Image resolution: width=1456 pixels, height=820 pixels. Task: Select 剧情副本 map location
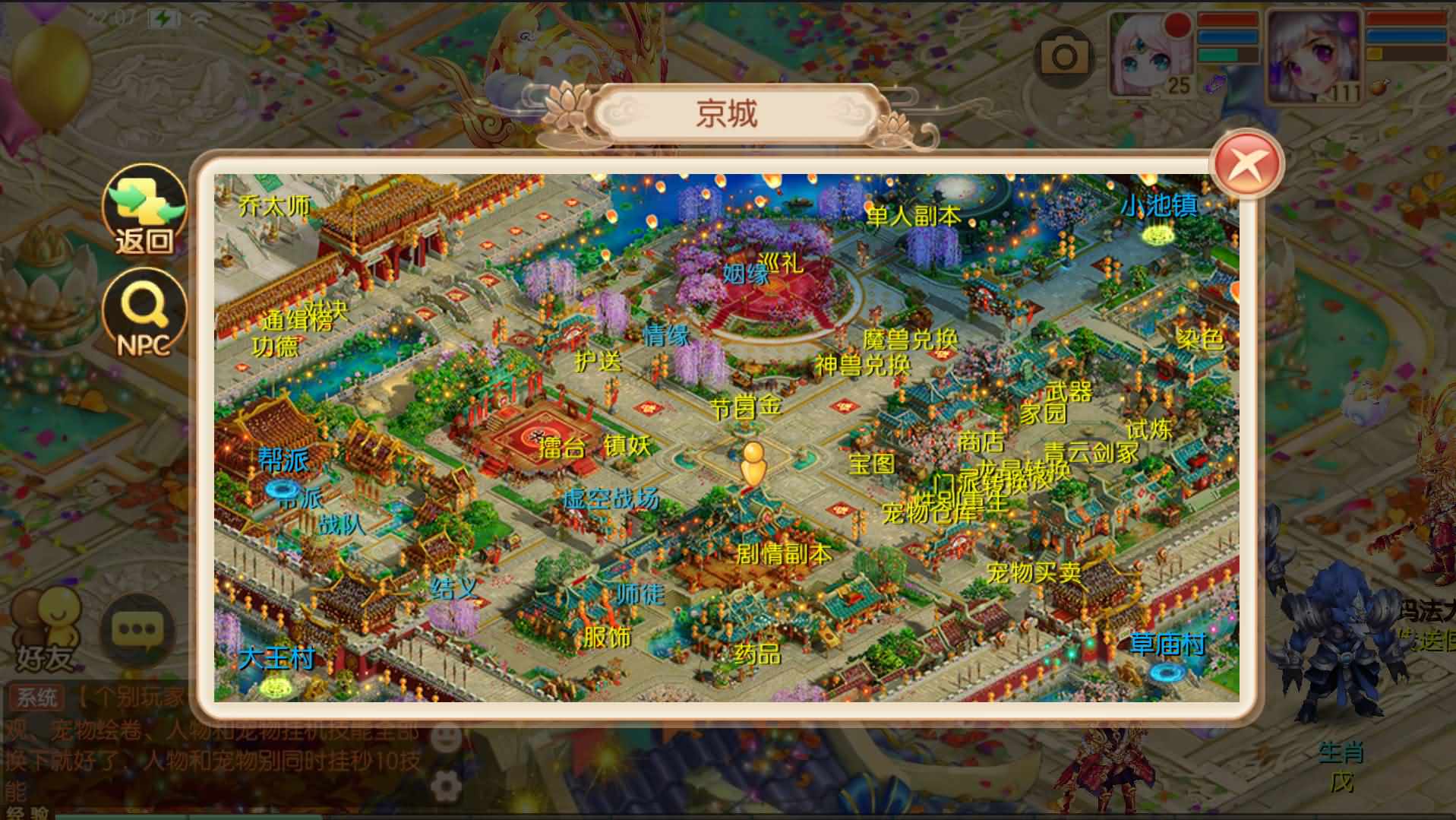[x=783, y=552]
